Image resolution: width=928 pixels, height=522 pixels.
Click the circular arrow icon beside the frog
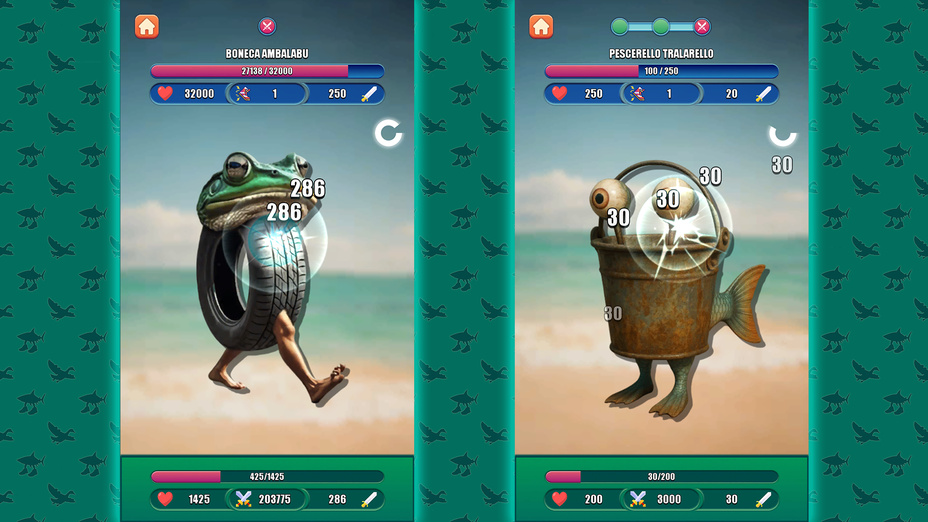click(388, 133)
